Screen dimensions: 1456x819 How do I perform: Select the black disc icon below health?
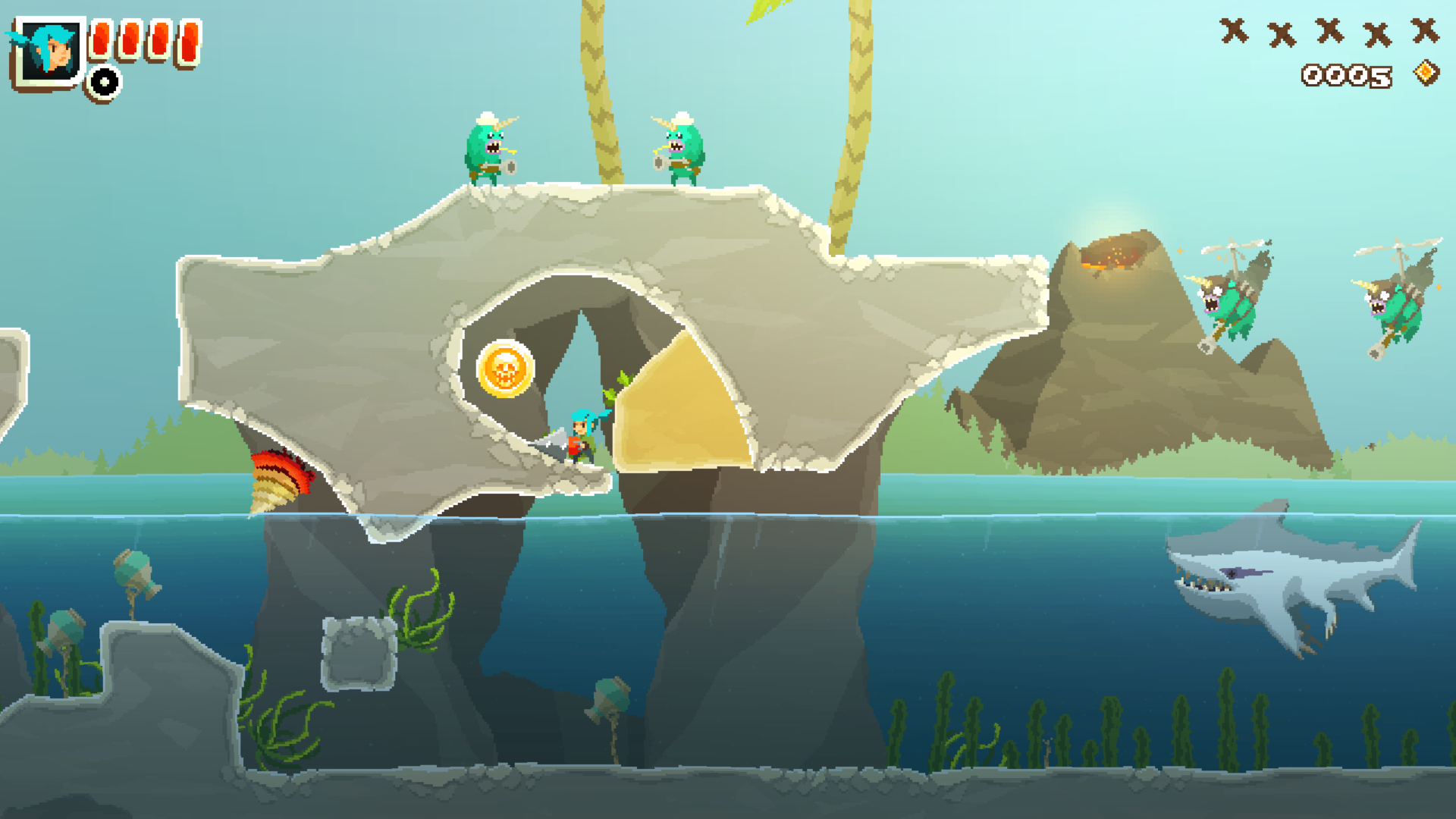104,82
